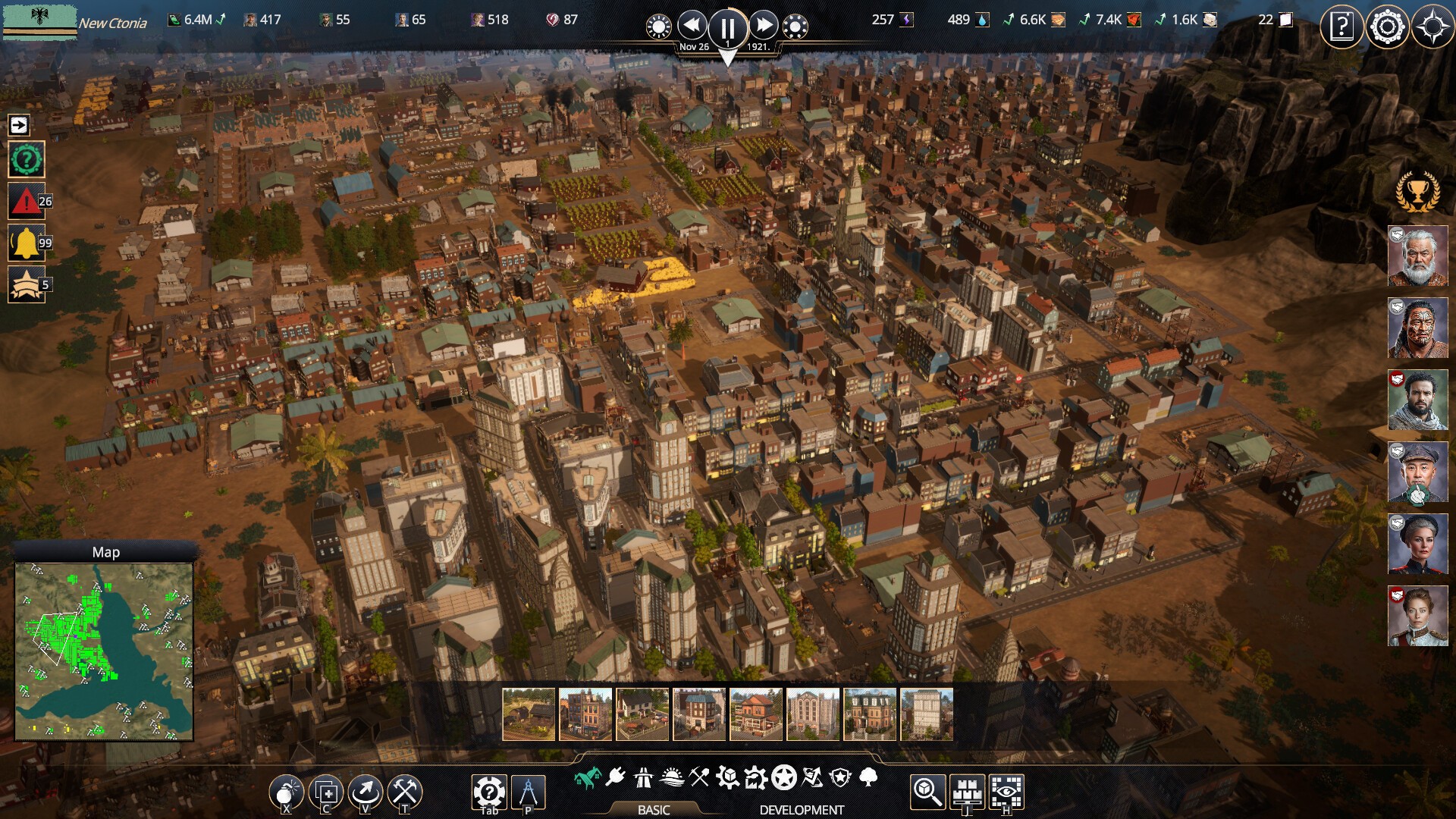
Task: Pause the game simulation
Action: [727, 28]
